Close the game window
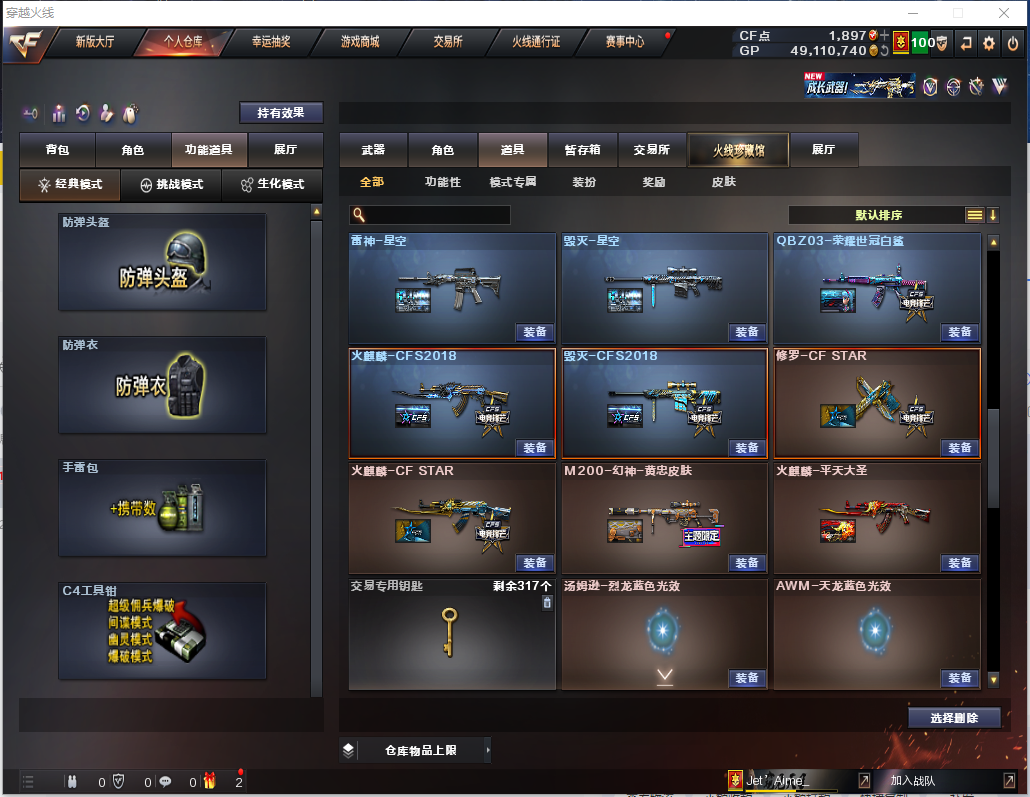This screenshot has height=797, width=1030. (x=1003, y=13)
